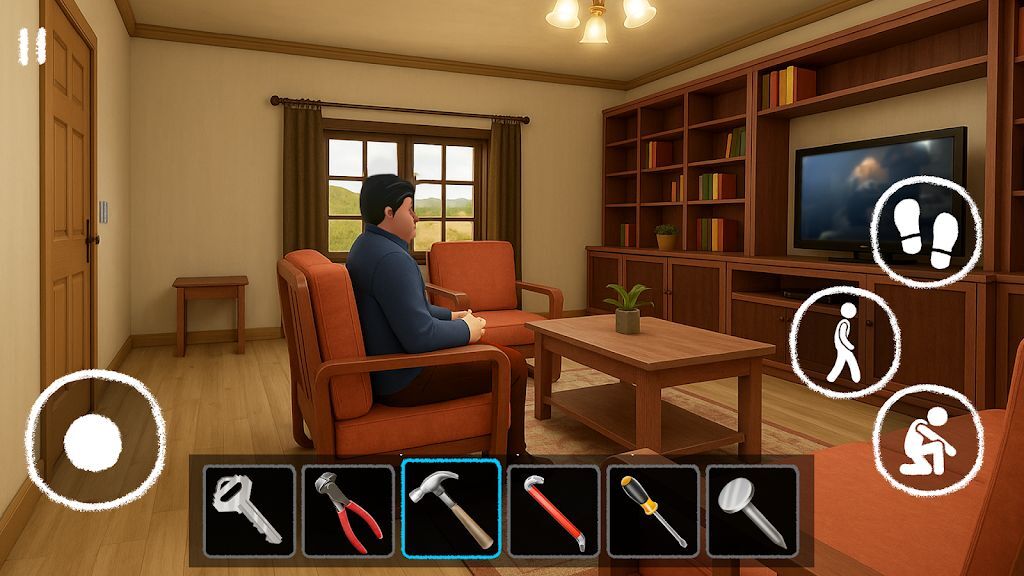Choose the red-handled pliers slot

coord(348,510)
